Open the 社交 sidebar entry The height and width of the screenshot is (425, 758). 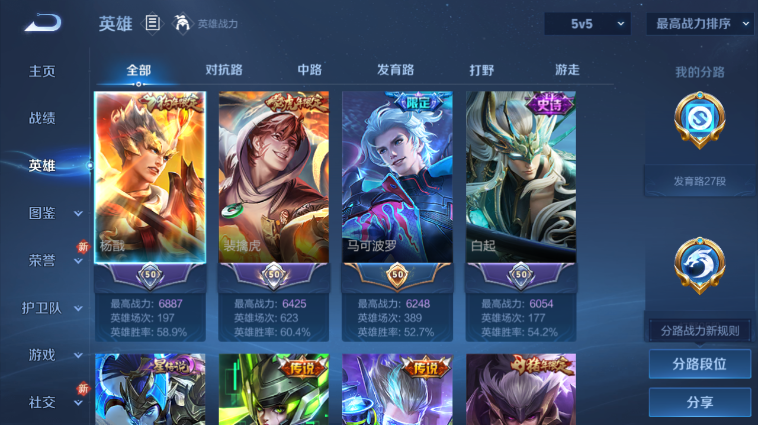(x=42, y=402)
